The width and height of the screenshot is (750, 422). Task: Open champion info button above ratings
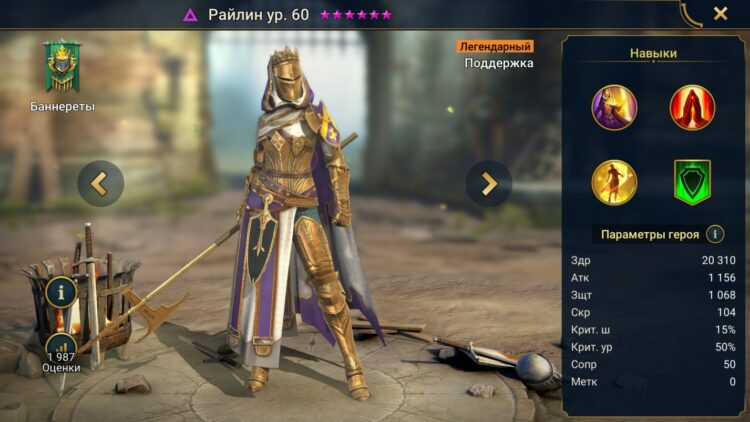62,294
